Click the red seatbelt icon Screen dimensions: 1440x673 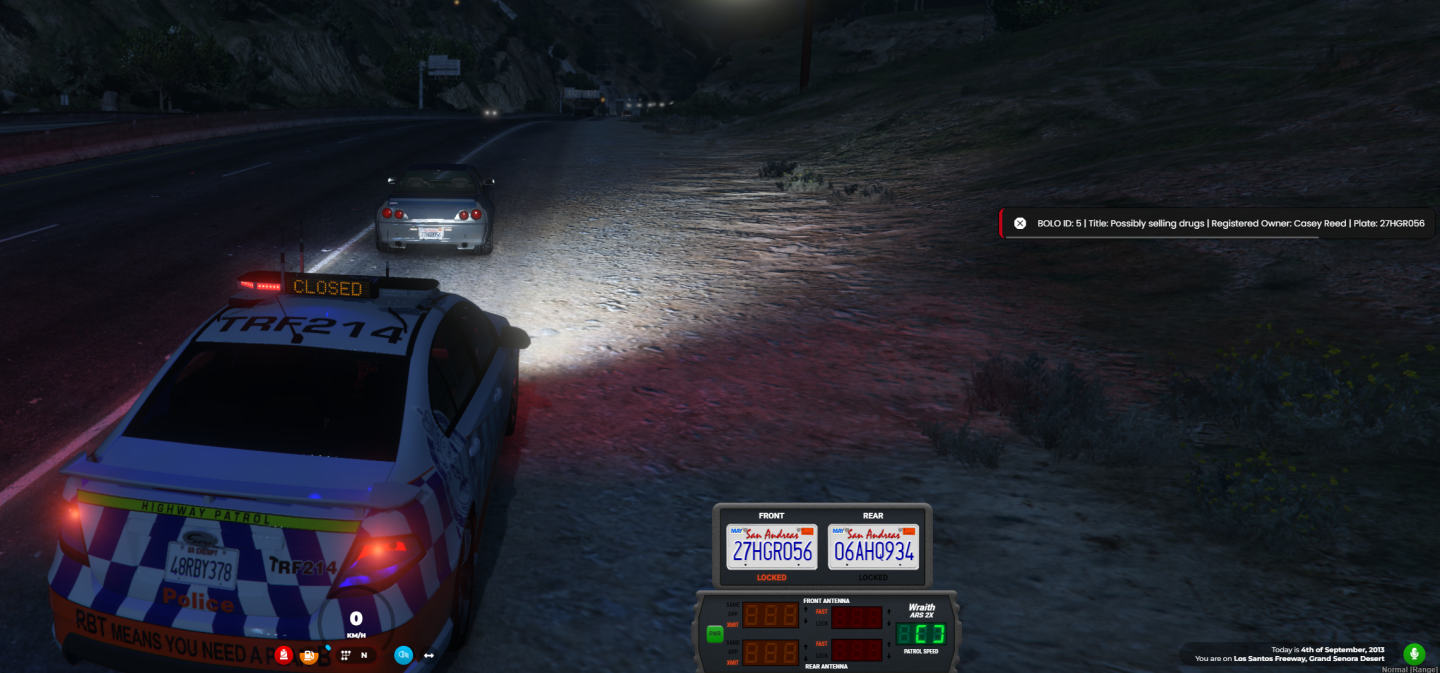[285, 655]
